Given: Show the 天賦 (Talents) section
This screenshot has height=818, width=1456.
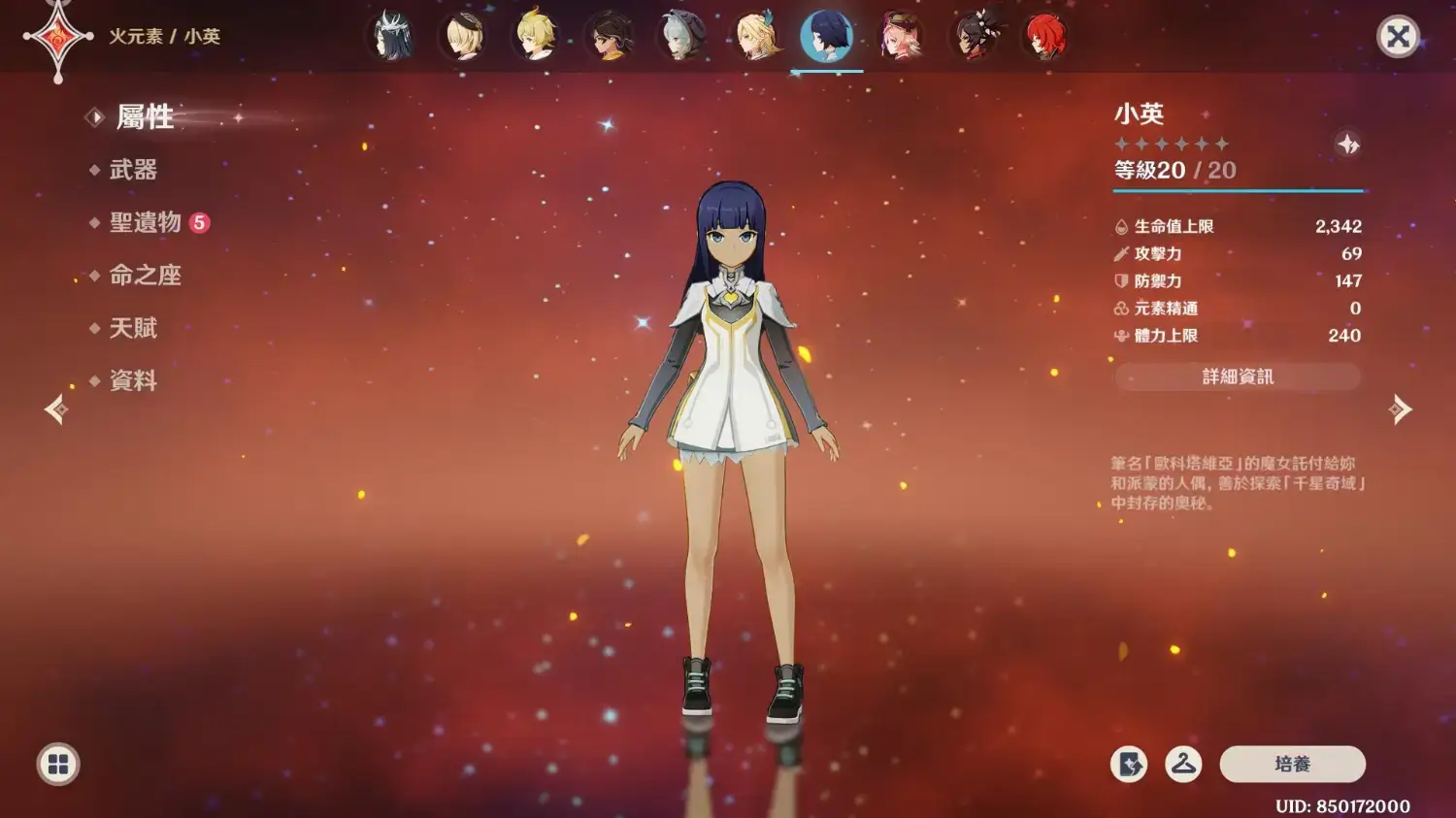Looking at the screenshot, I should [x=133, y=328].
